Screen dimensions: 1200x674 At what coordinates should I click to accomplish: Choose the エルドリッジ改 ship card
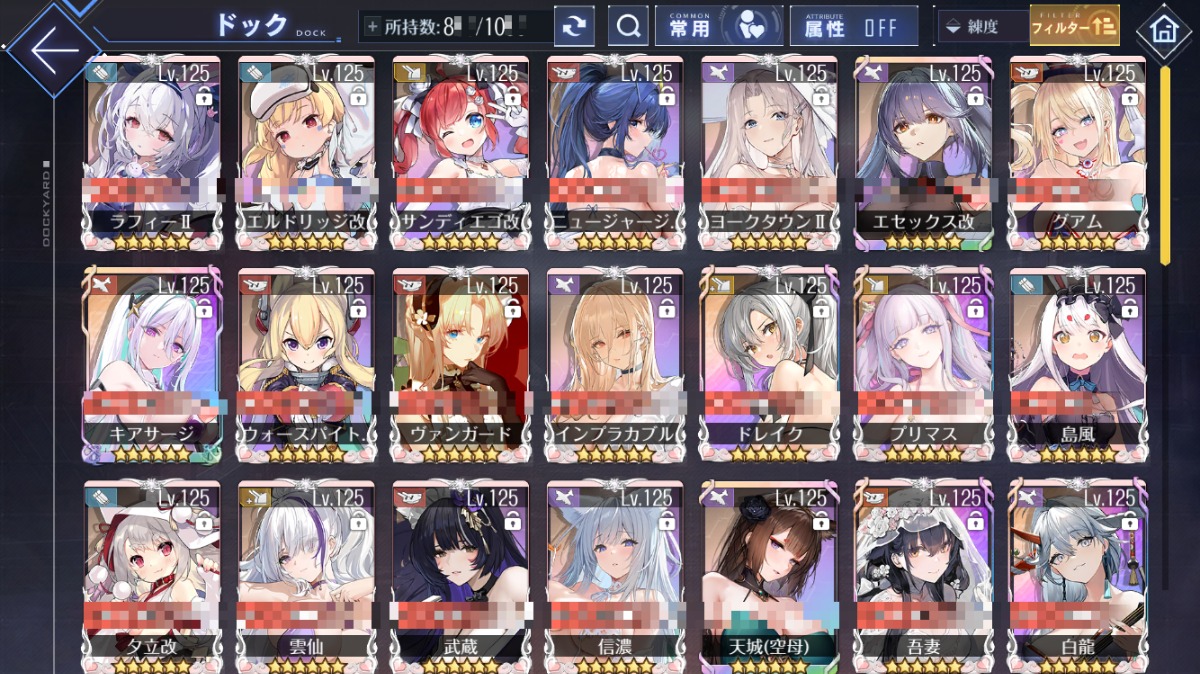point(306,150)
